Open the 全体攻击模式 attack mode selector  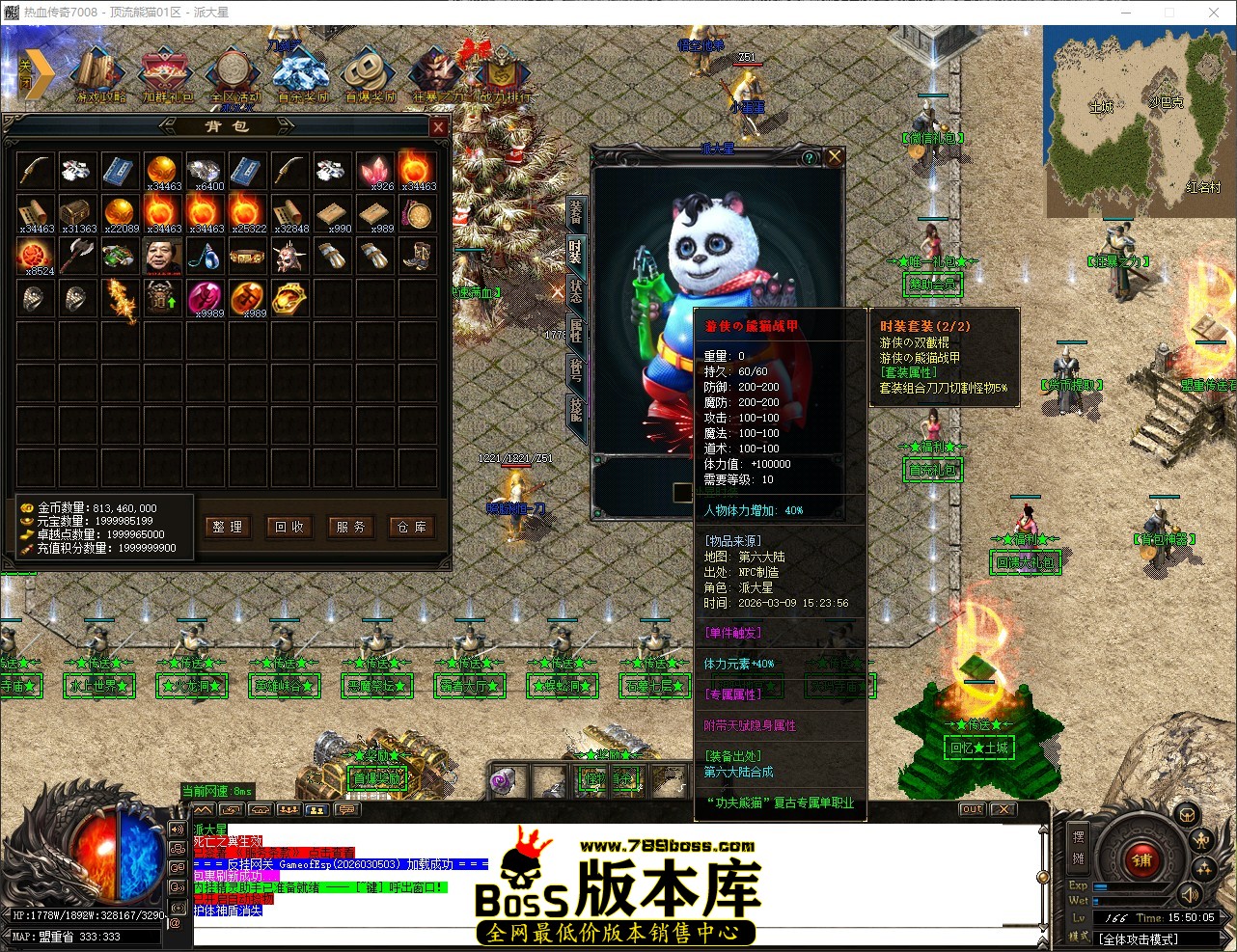click(x=1139, y=938)
